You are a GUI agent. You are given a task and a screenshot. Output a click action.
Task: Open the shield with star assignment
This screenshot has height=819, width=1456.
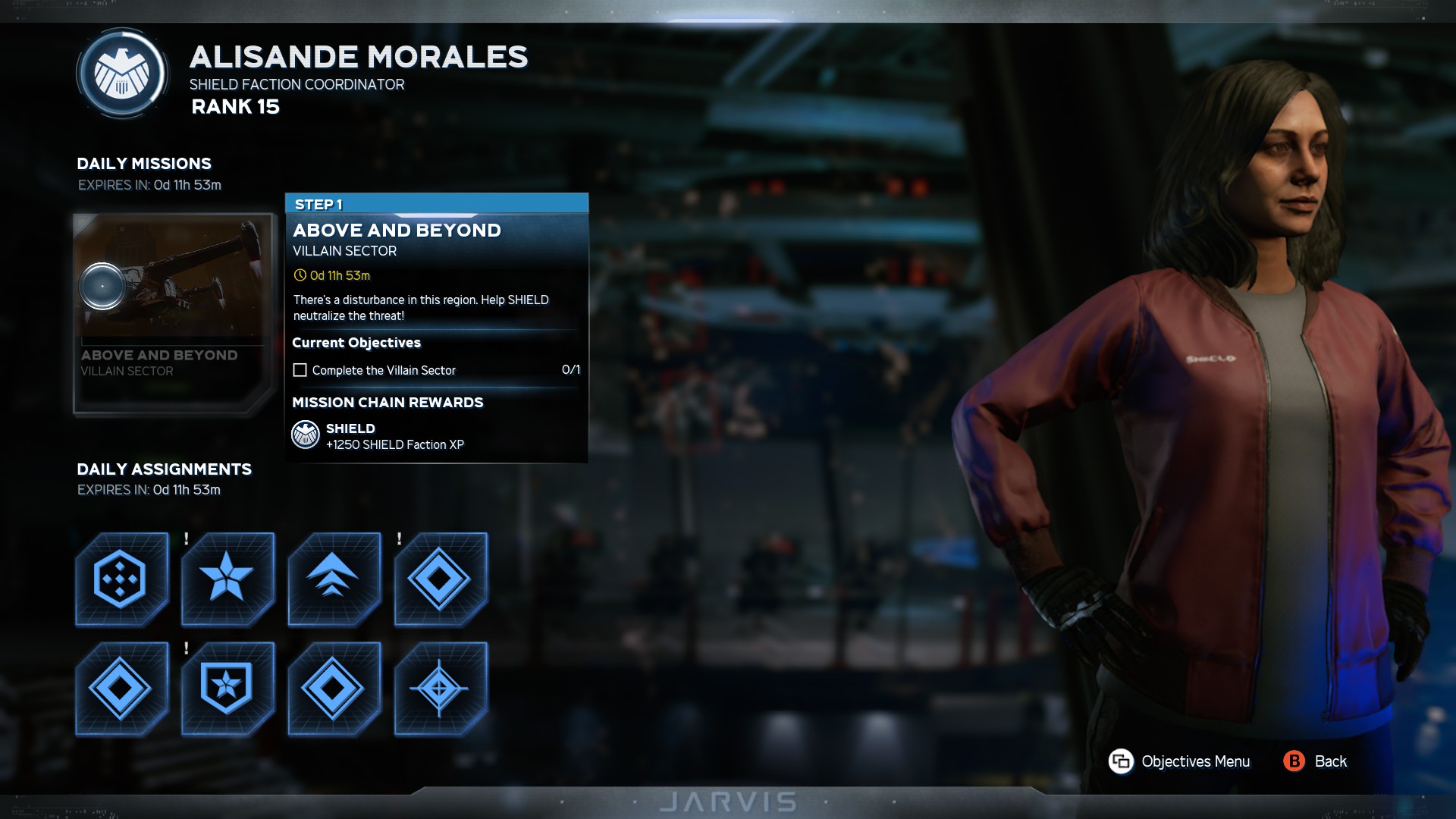(x=227, y=689)
